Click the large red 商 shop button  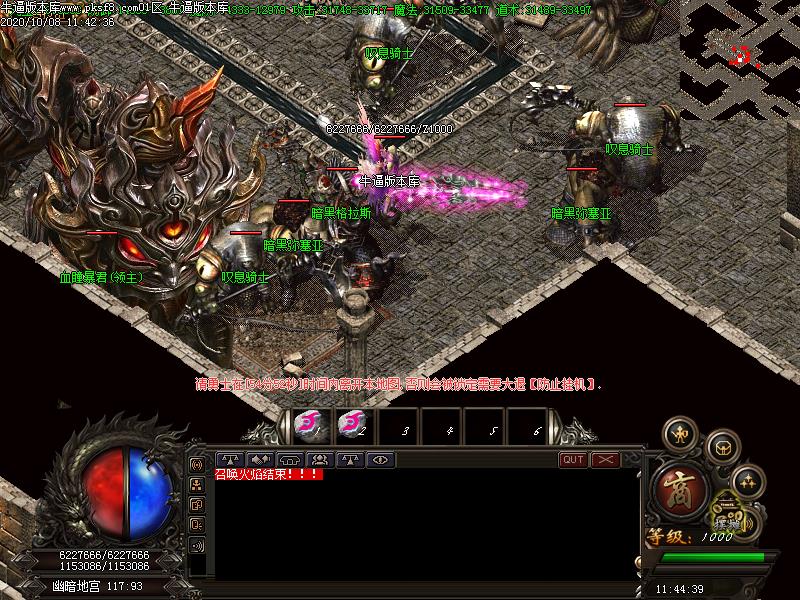681,489
